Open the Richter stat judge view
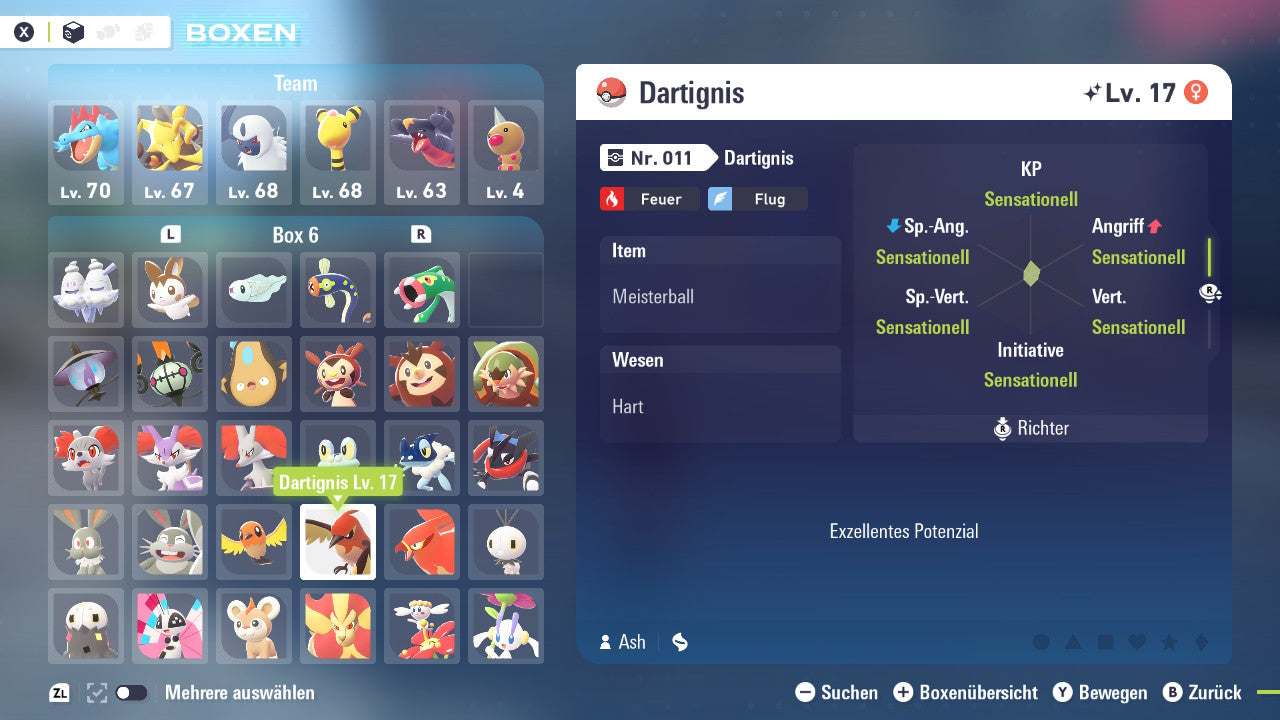The image size is (1280, 720). [1030, 428]
